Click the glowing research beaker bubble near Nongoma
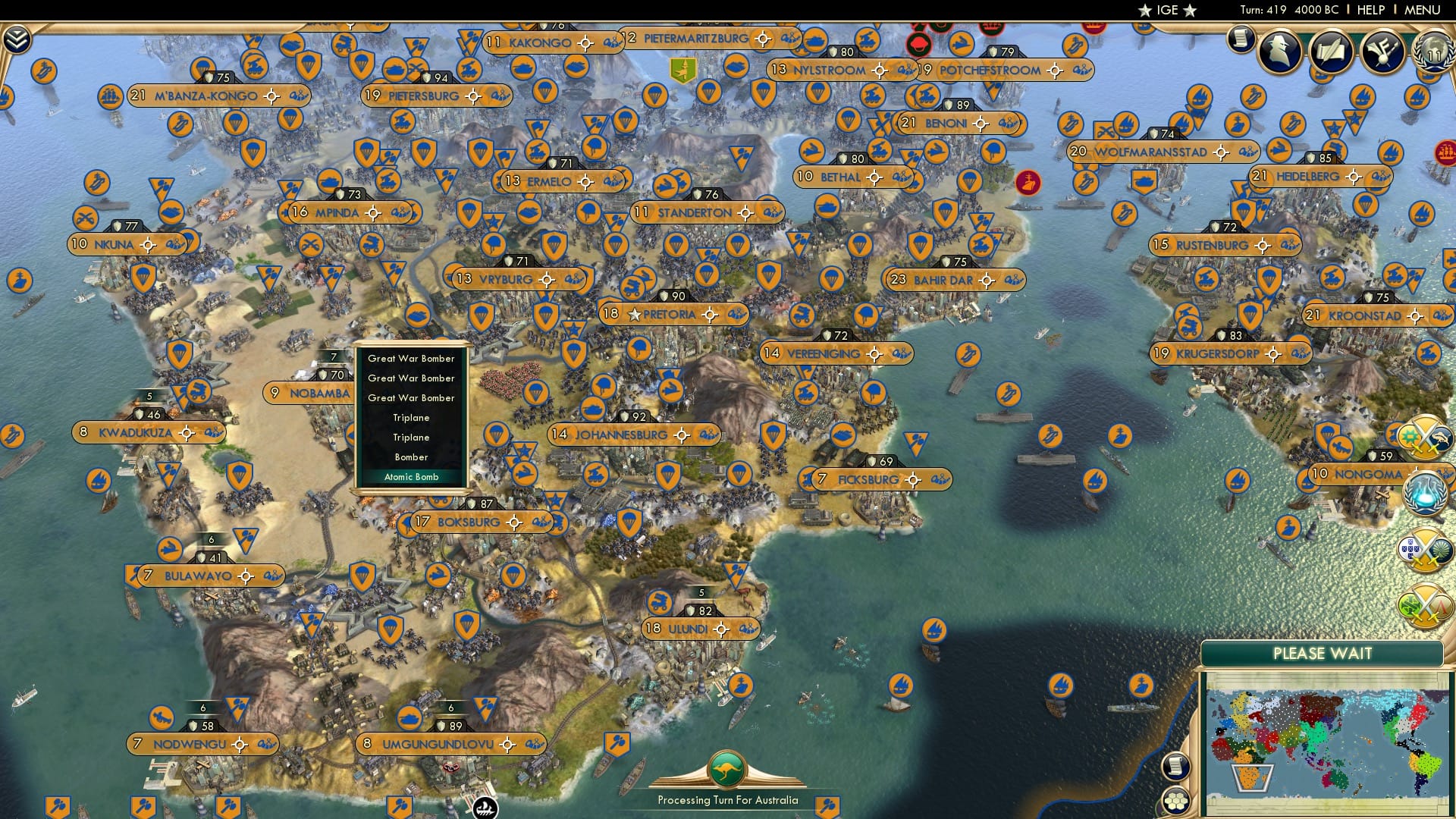 point(1426,493)
